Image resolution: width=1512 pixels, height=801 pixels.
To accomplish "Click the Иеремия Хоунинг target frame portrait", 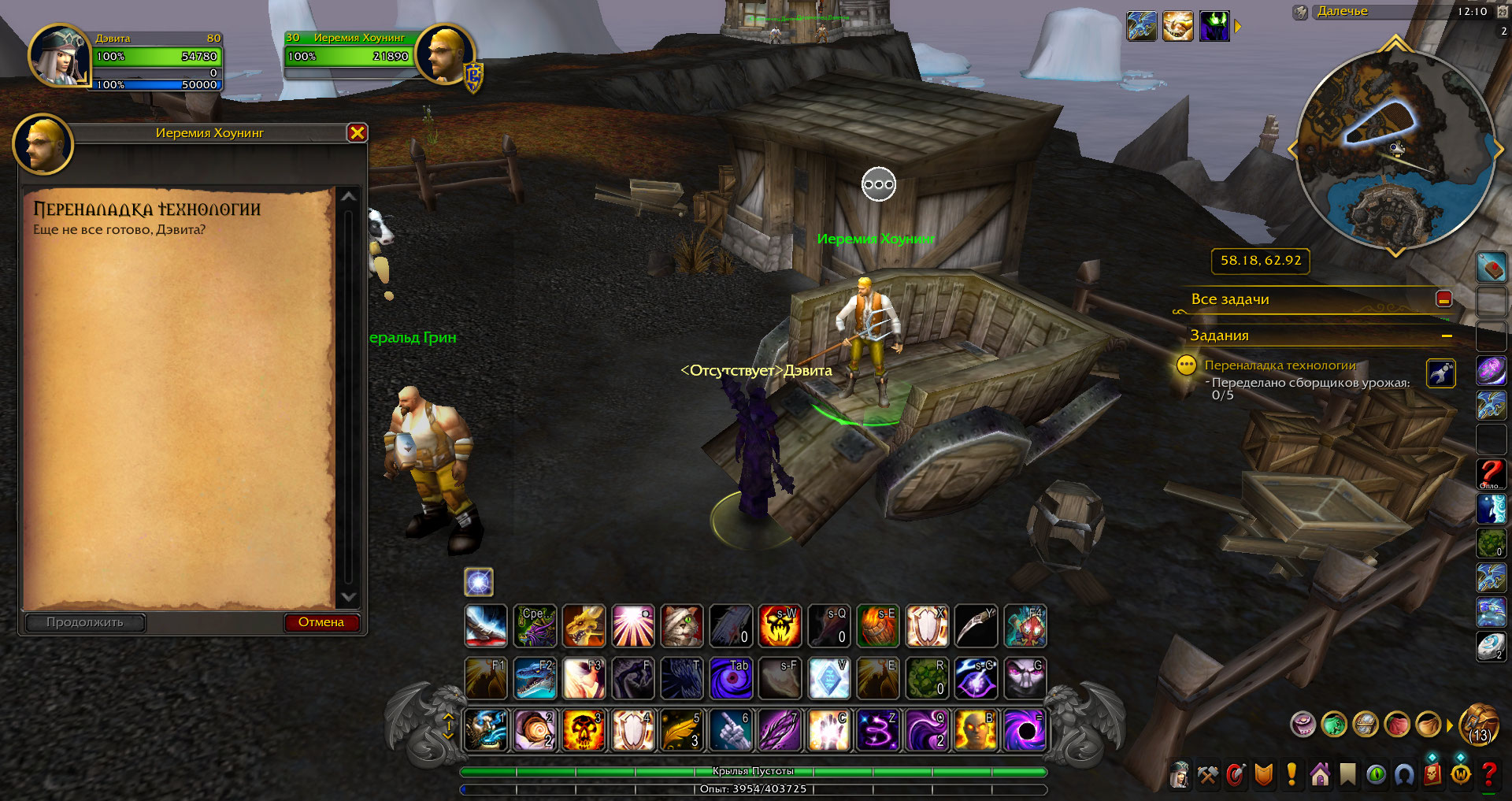I will pos(445,54).
